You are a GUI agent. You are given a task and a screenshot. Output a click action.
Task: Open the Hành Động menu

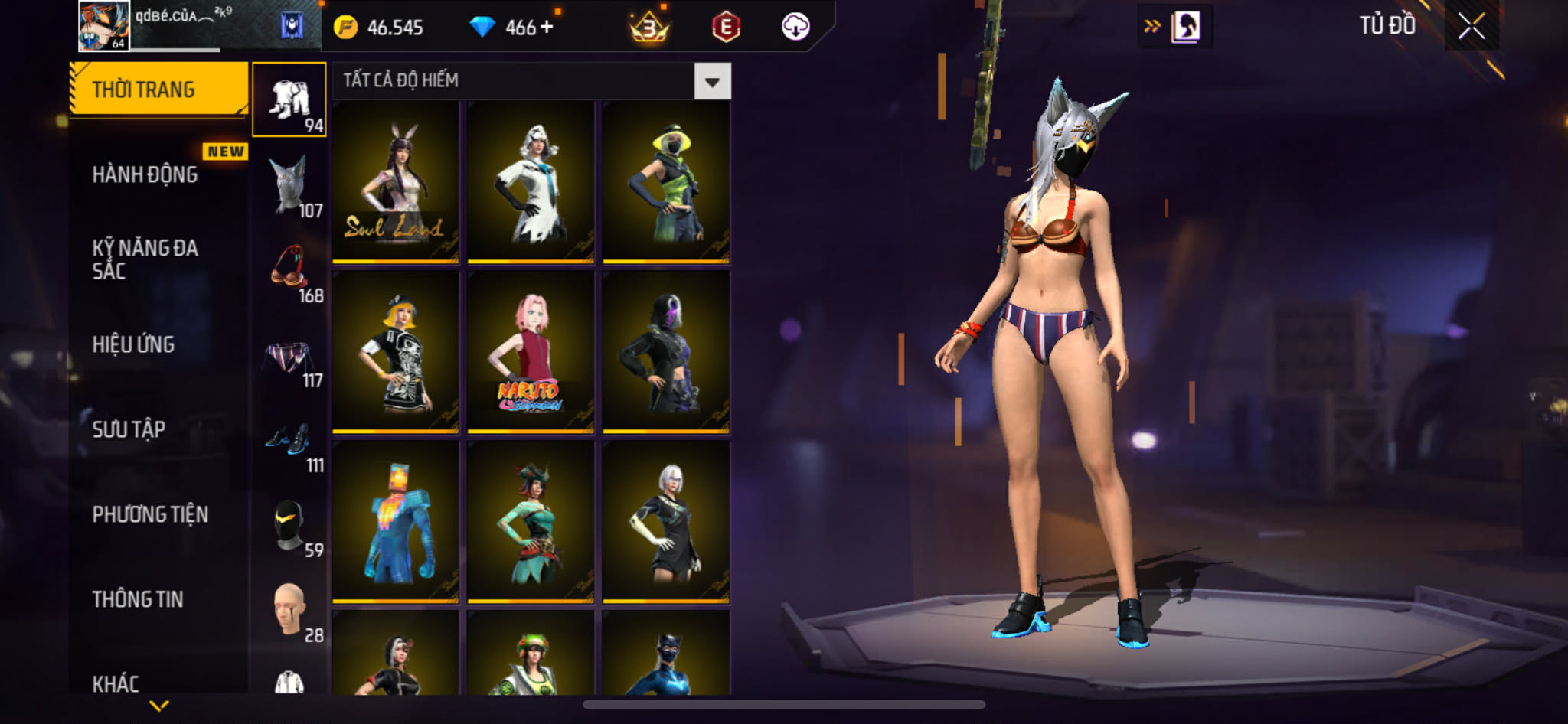click(x=145, y=174)
